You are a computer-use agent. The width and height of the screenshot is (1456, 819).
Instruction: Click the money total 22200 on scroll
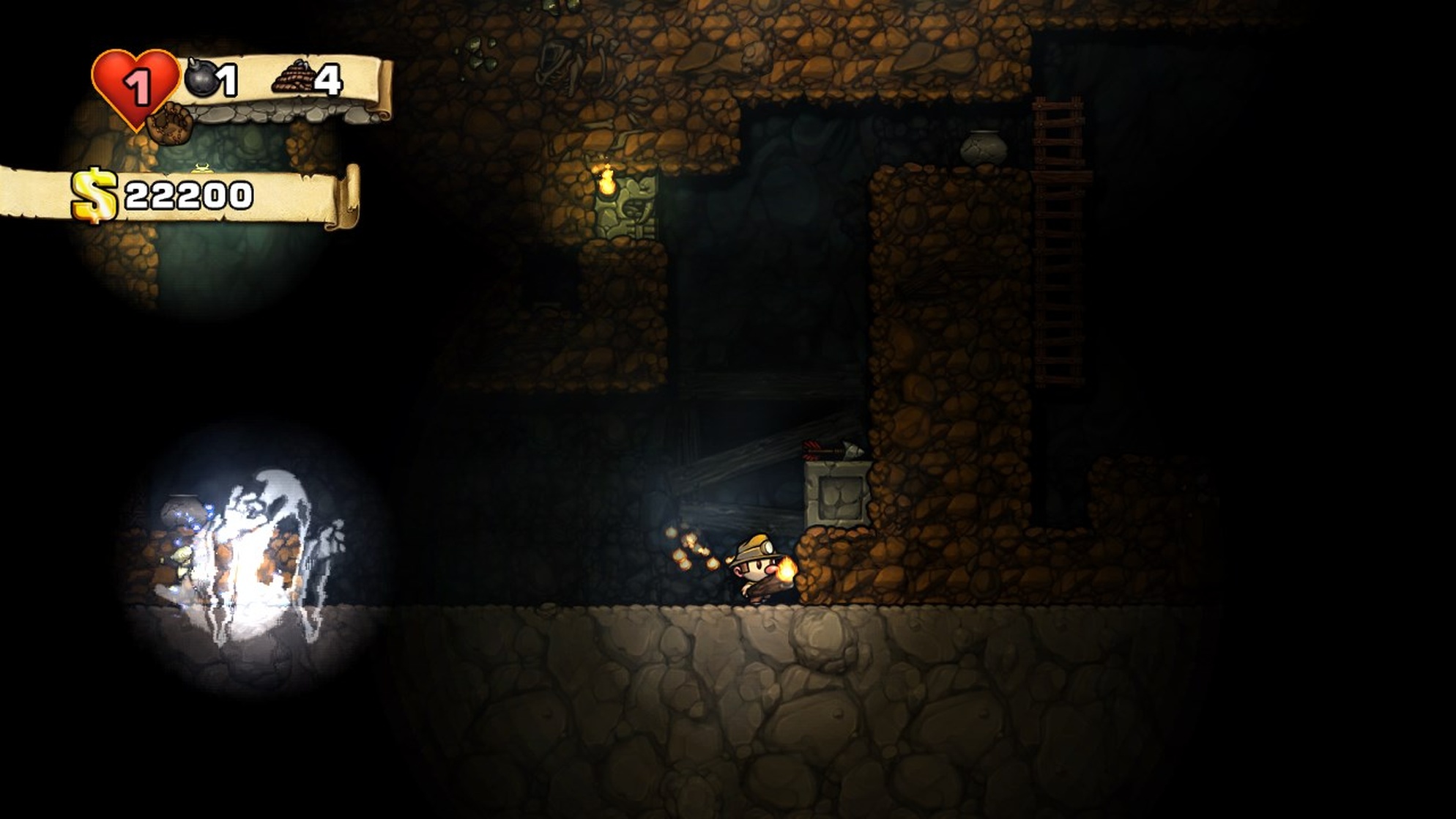click(x=189, y=196)
